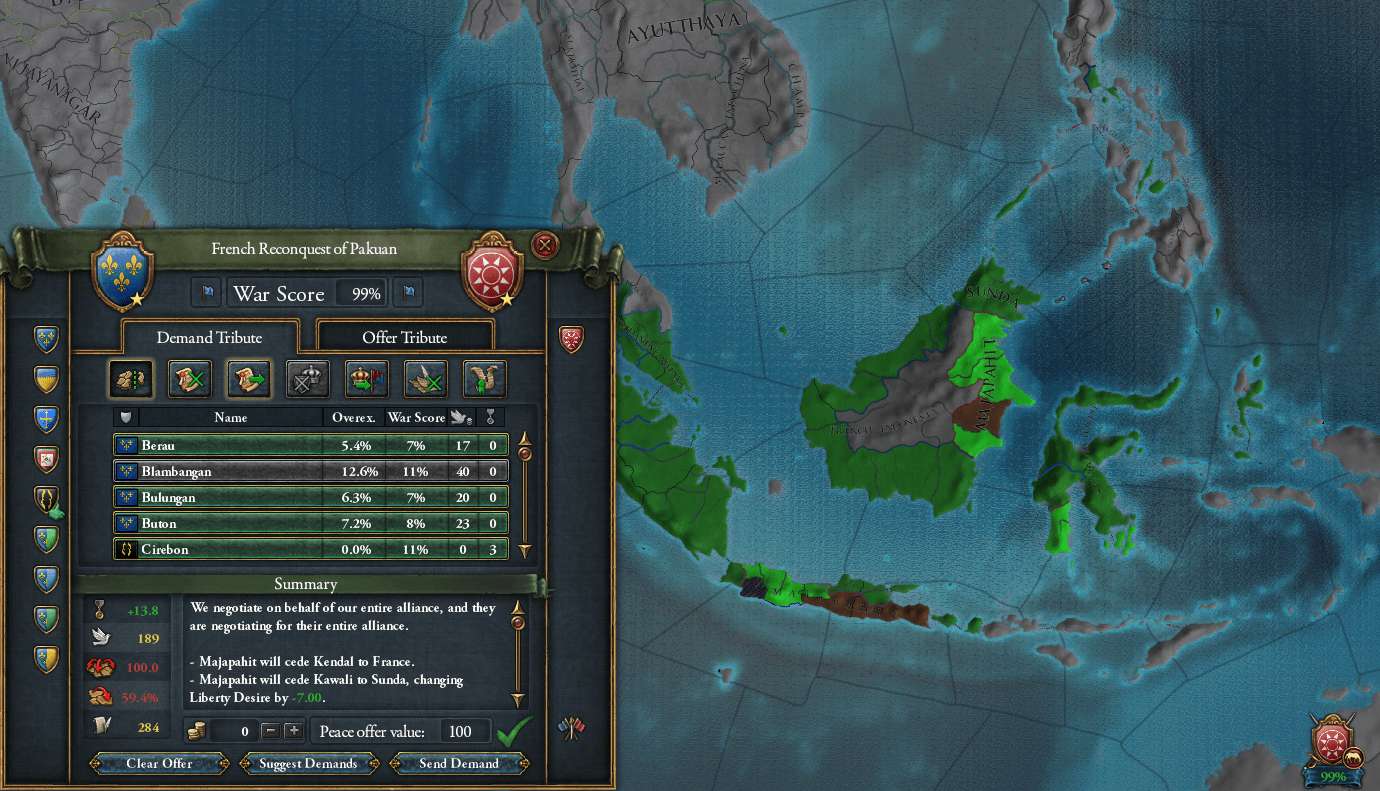Screen dimensions: 1380x791
Task: Sort the list by Overex. column
Action: pos(354,417)
